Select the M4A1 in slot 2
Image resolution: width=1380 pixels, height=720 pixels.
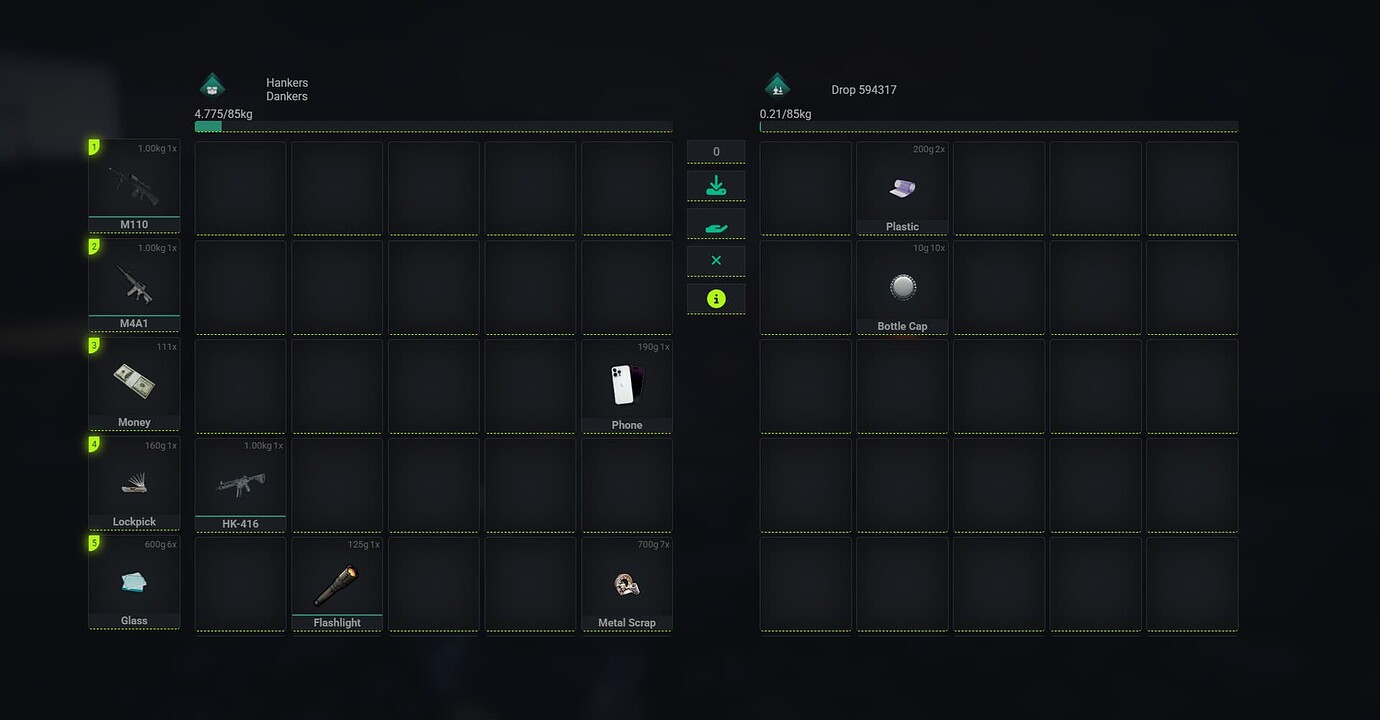(x=134, y=284)
